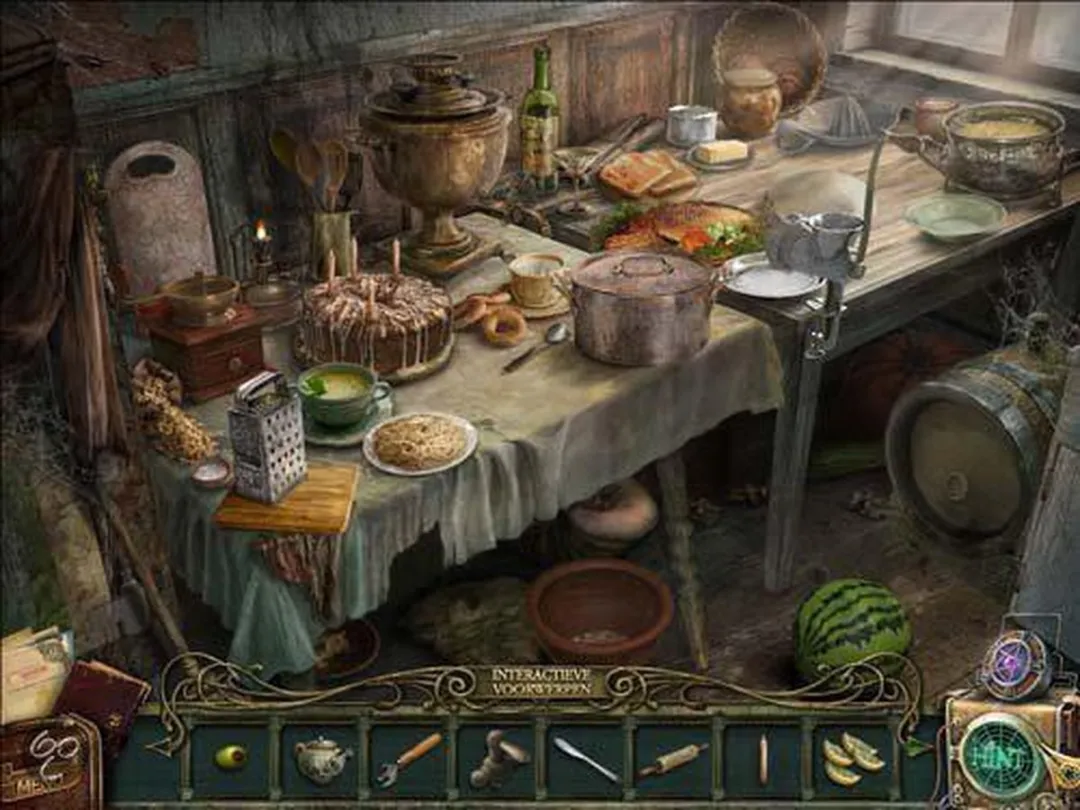Viewport: 1080px width, 810px height.
Task: Click the Interactieve Voorwerpen label
Action: (x=540, y=682)
